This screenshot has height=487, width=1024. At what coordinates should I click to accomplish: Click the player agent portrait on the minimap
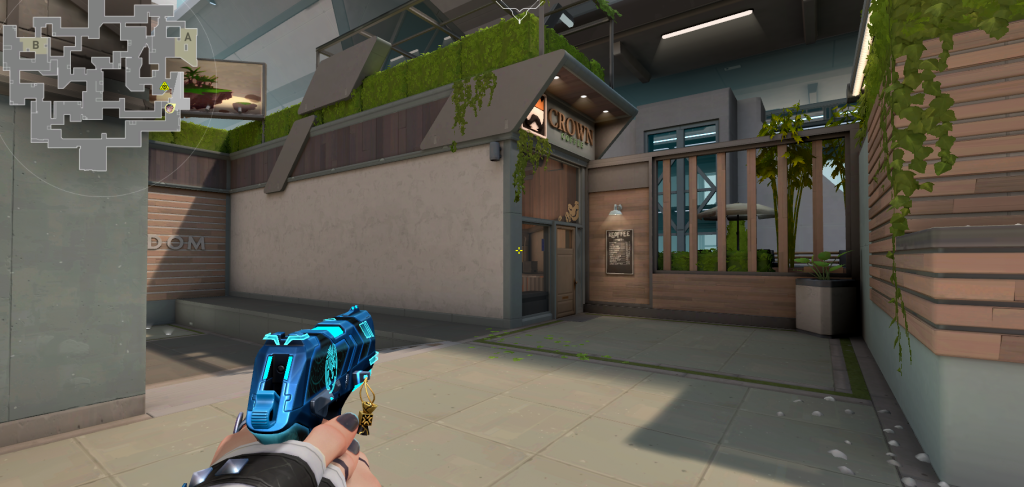[x=171, y=107]
